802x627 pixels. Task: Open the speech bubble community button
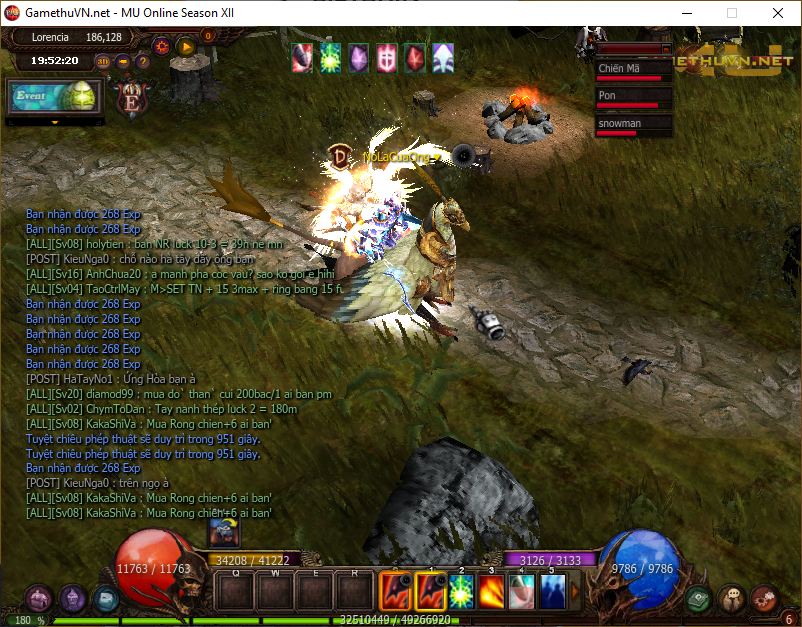731,598
